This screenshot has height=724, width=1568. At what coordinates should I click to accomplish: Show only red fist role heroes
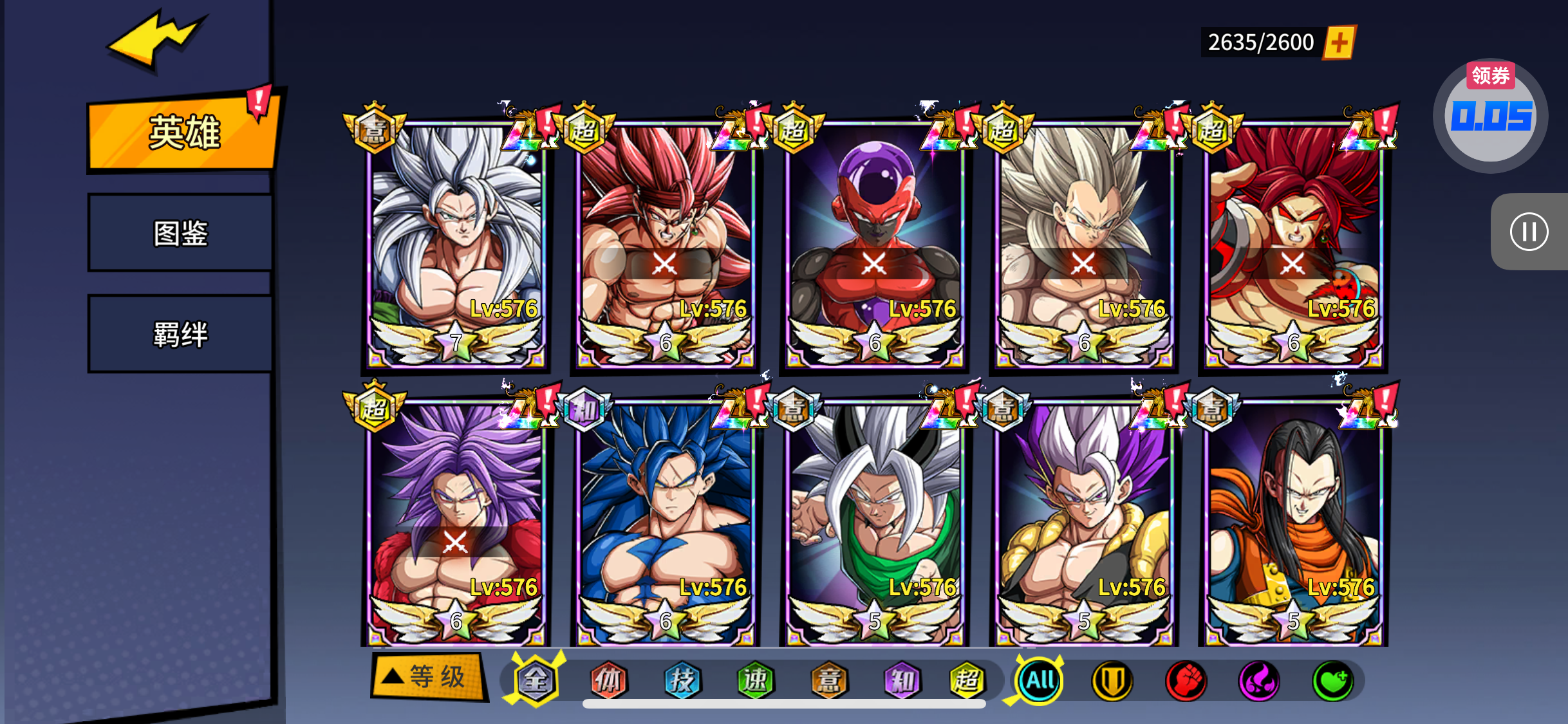coord(1186,681)
